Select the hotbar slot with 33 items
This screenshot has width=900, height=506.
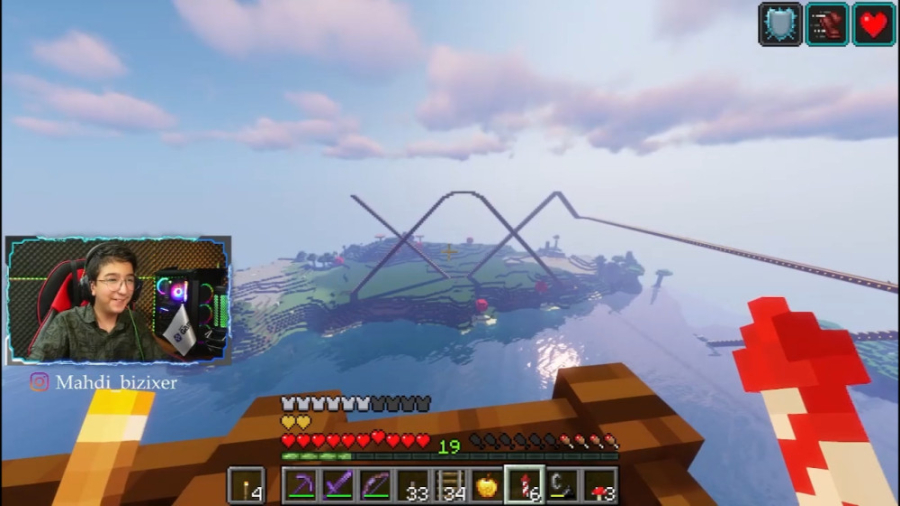click(x=412, y=486)
